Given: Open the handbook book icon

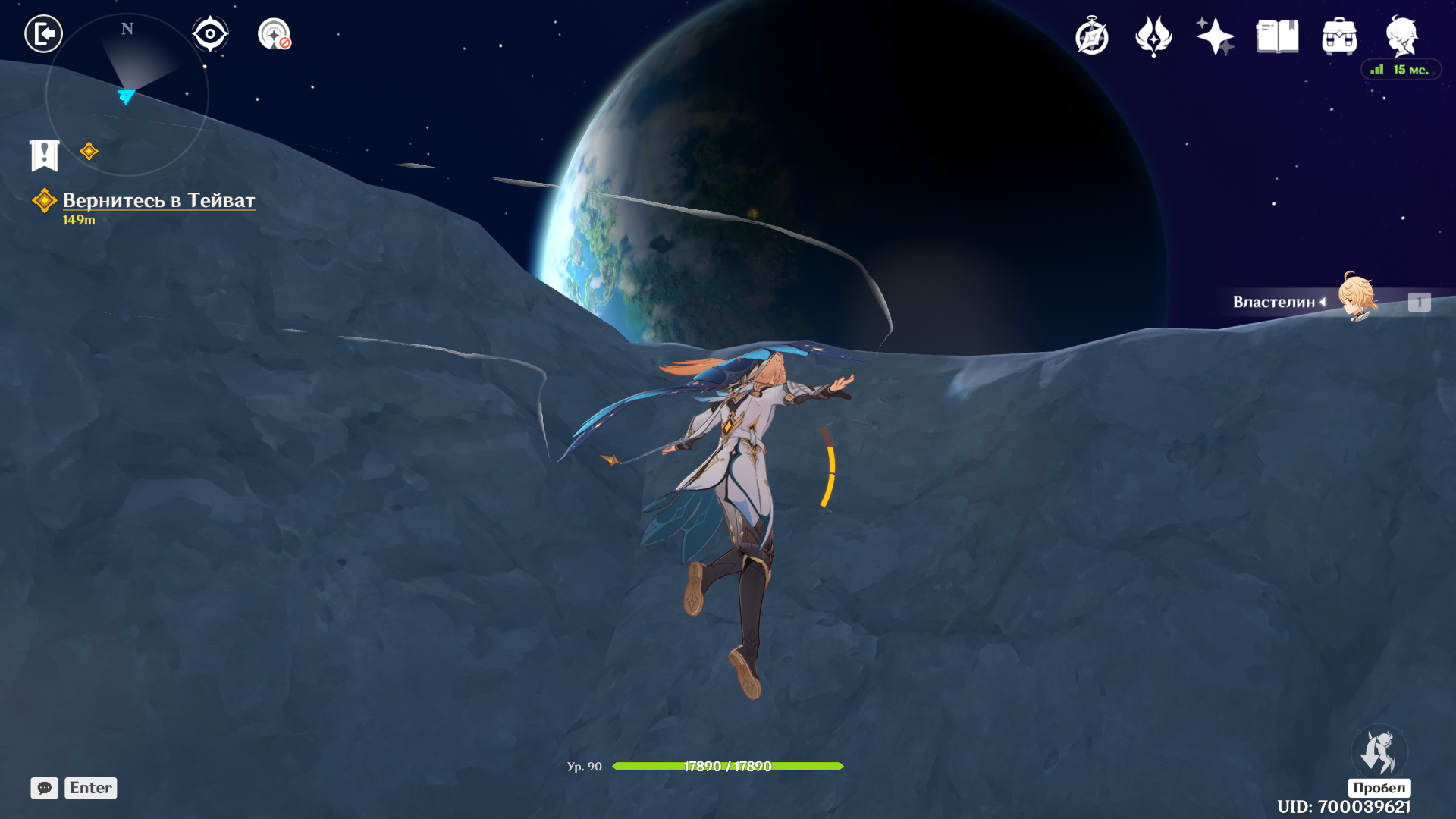Looking at the screenshot, I should [x=1277, y=36].
